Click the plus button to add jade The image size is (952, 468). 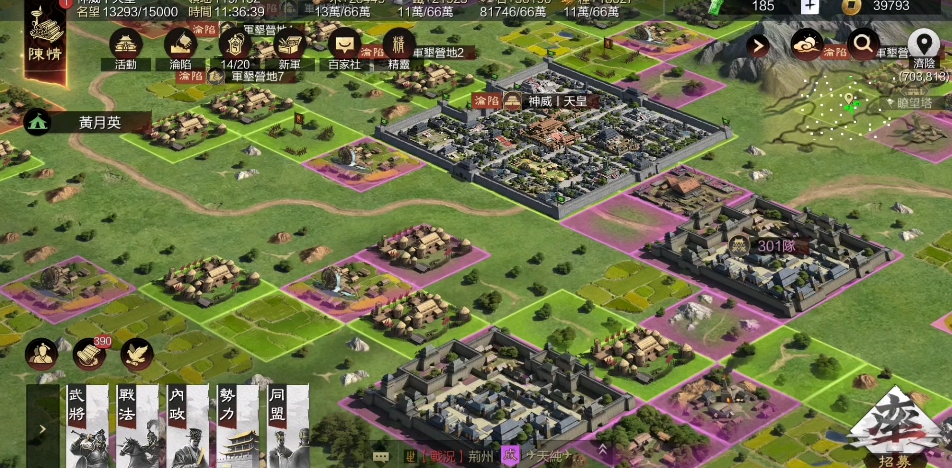point(809,6)
